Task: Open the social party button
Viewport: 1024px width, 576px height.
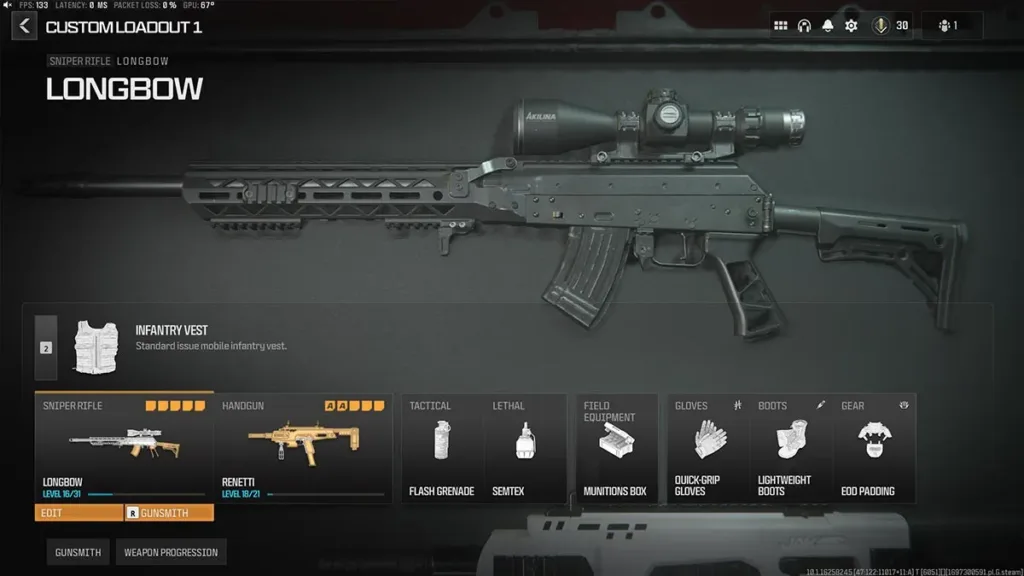Action: click(x=950, y=26)
